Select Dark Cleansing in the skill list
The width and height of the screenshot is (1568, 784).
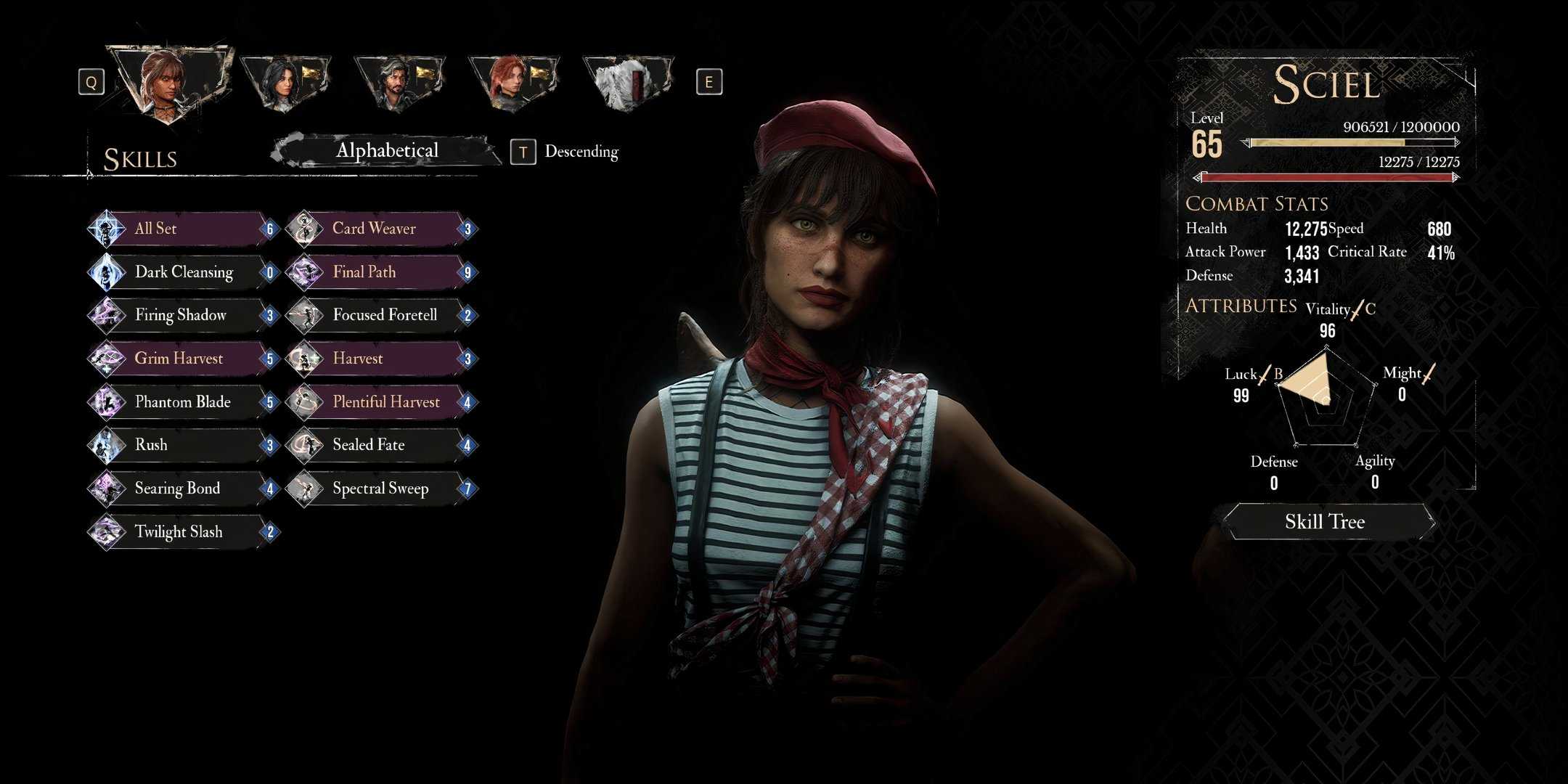coord(185,272)
